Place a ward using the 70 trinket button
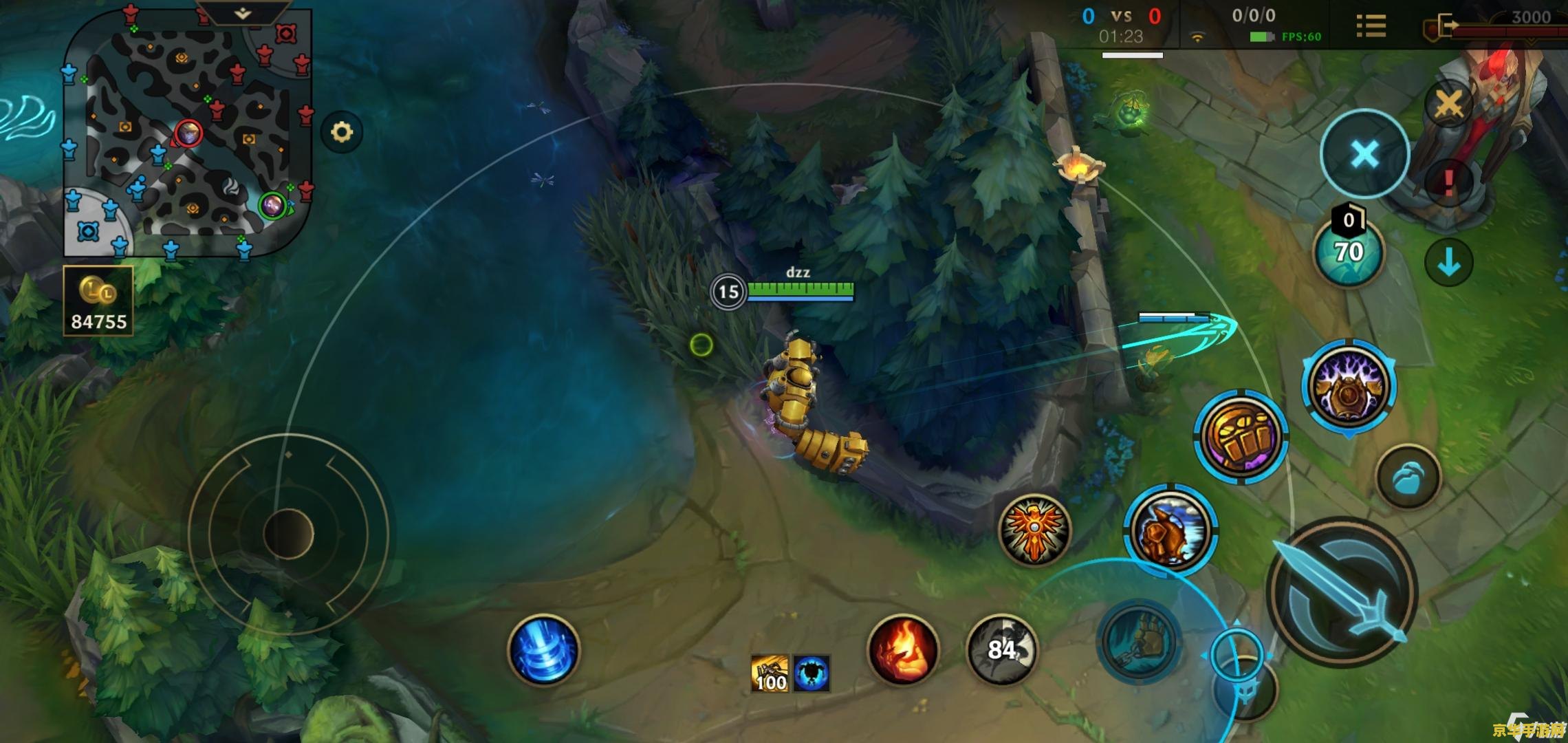This screenshot has width=1568, height=743. pos(1349,252)
